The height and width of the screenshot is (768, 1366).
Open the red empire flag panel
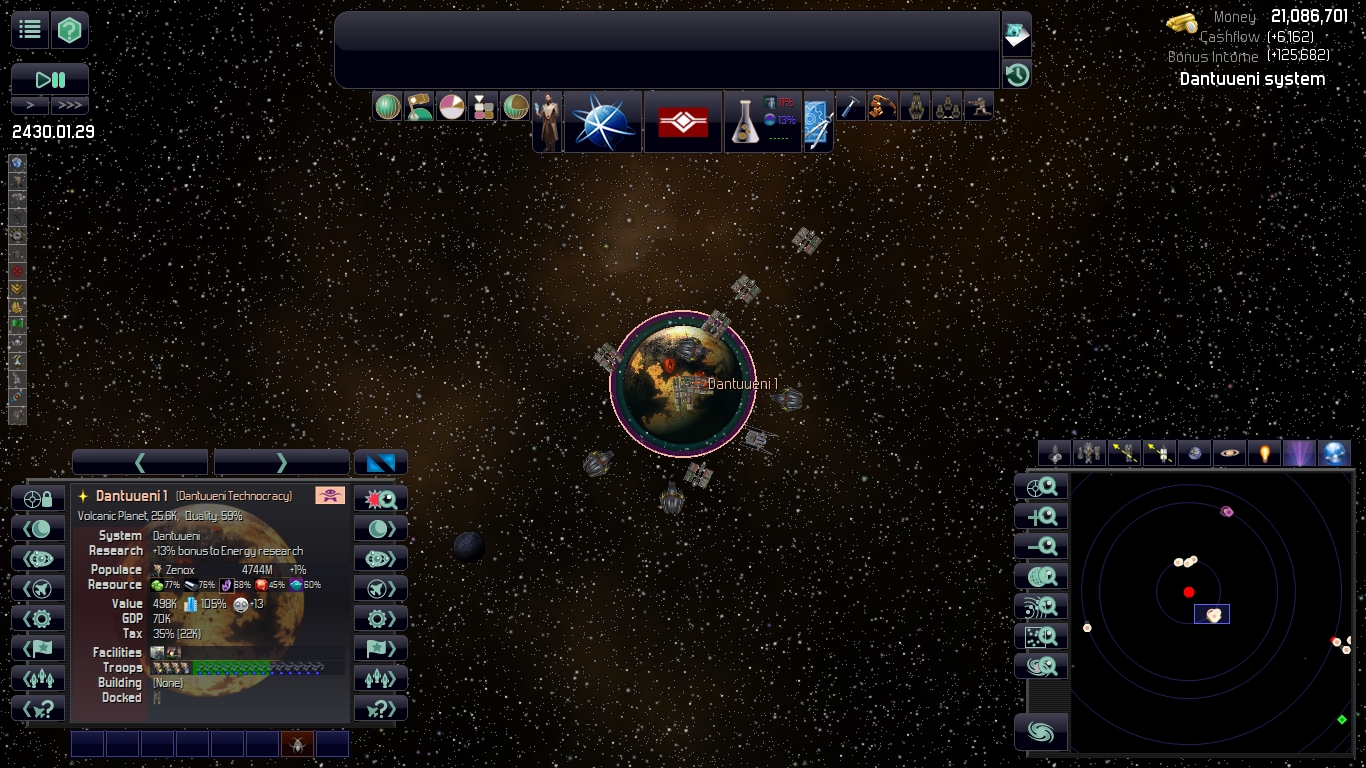(x=683, y=122)
